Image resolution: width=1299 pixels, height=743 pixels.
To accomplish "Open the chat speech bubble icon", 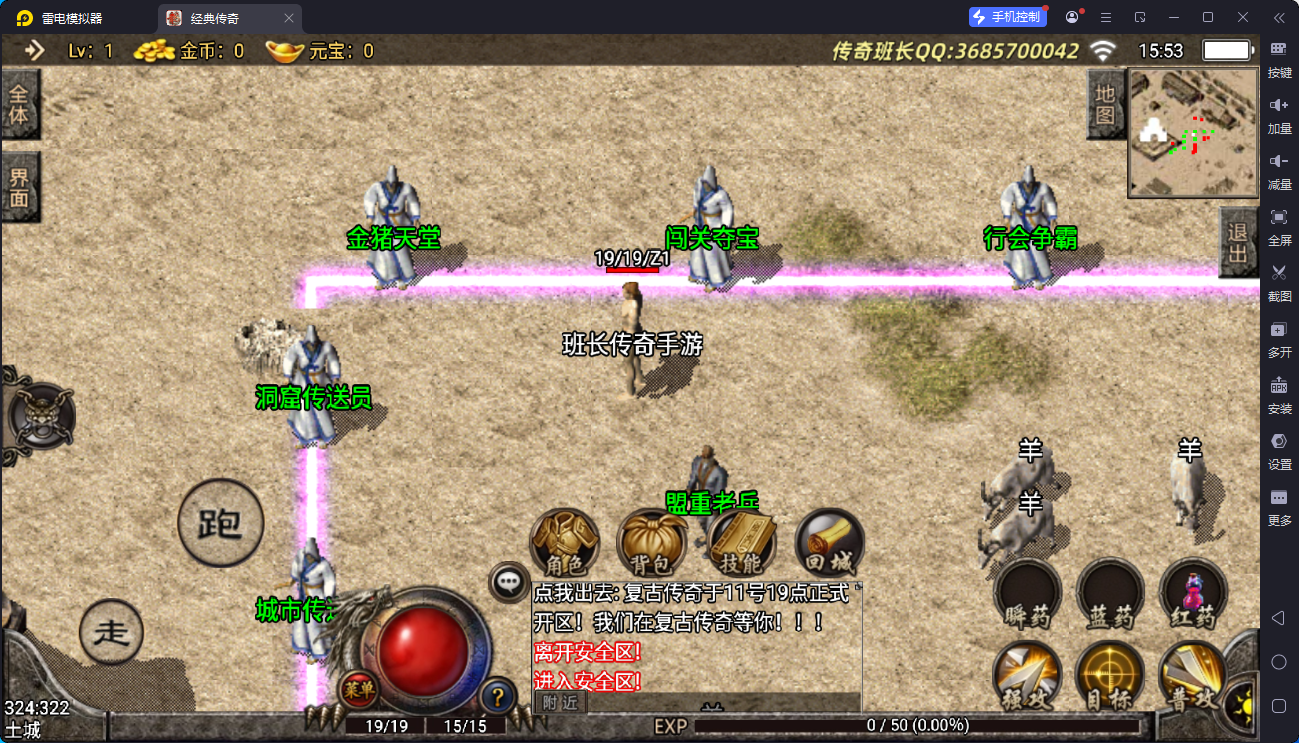I will [x=509, y=581].
